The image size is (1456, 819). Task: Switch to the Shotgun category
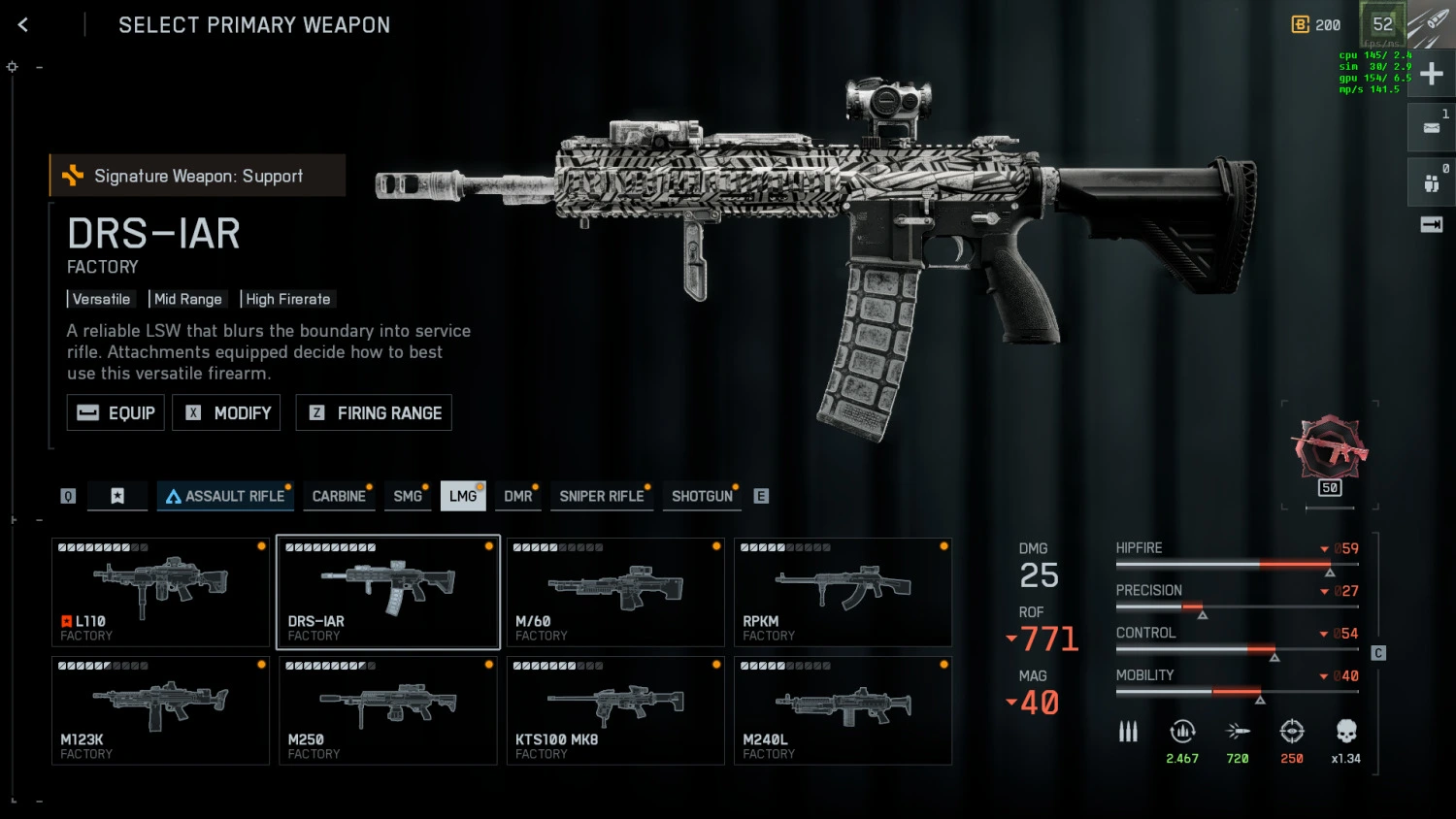(702, 496)
